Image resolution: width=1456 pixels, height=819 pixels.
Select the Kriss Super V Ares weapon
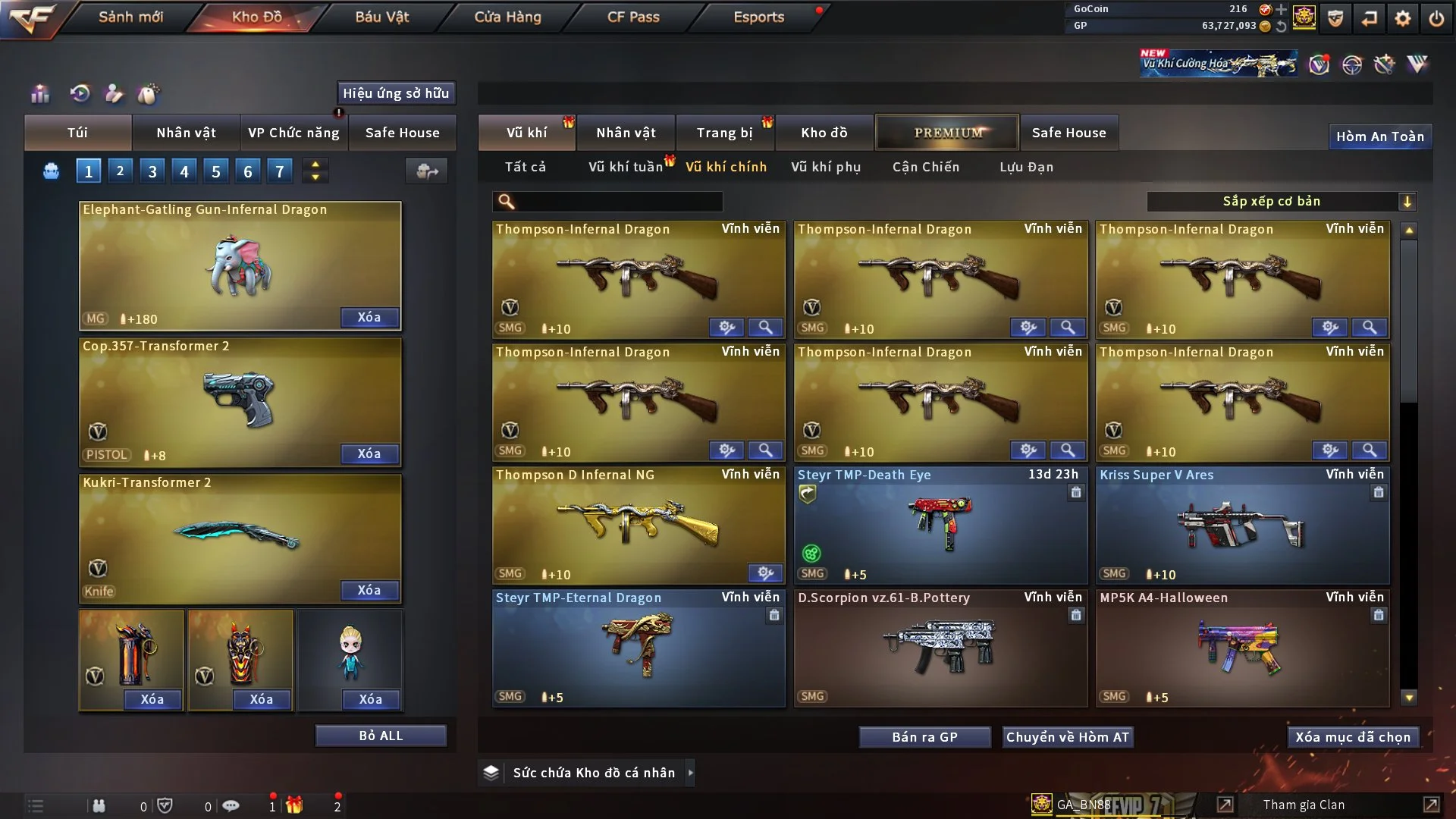(1242, 525)
